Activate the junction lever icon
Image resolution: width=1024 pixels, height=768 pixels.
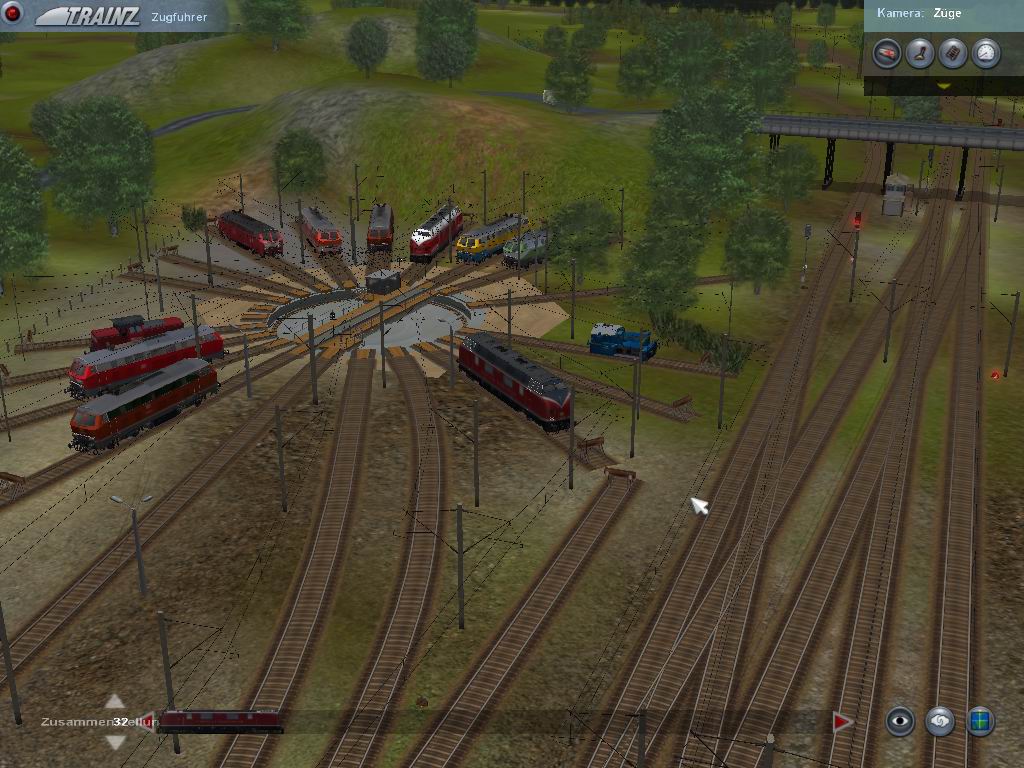[919, 53]
